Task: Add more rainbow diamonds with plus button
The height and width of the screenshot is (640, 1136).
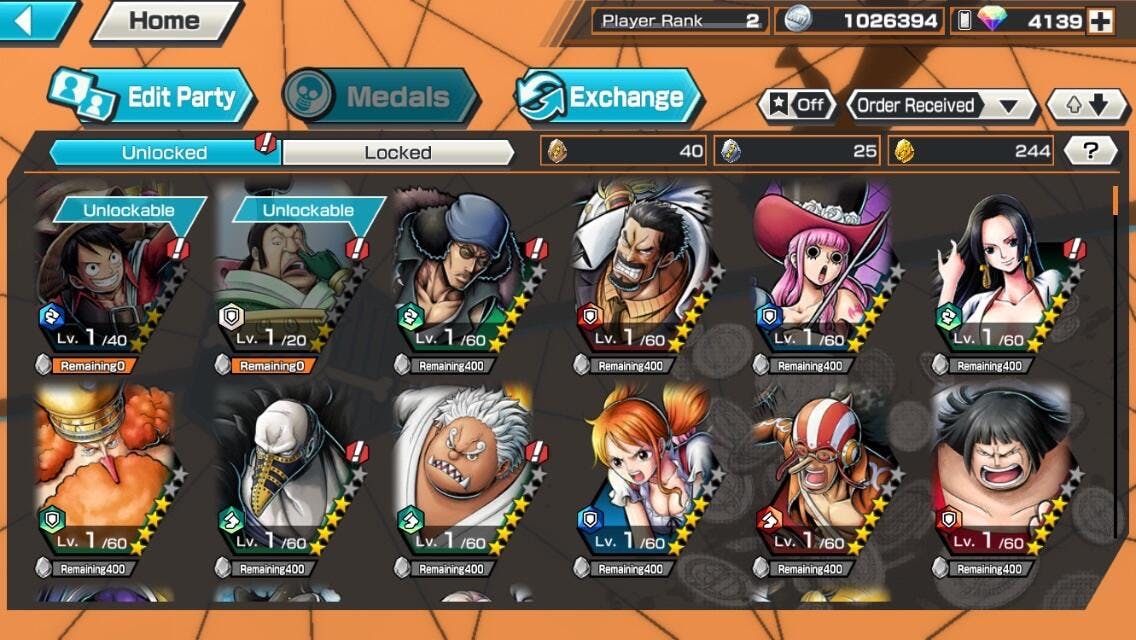Action: point(1101,21)
